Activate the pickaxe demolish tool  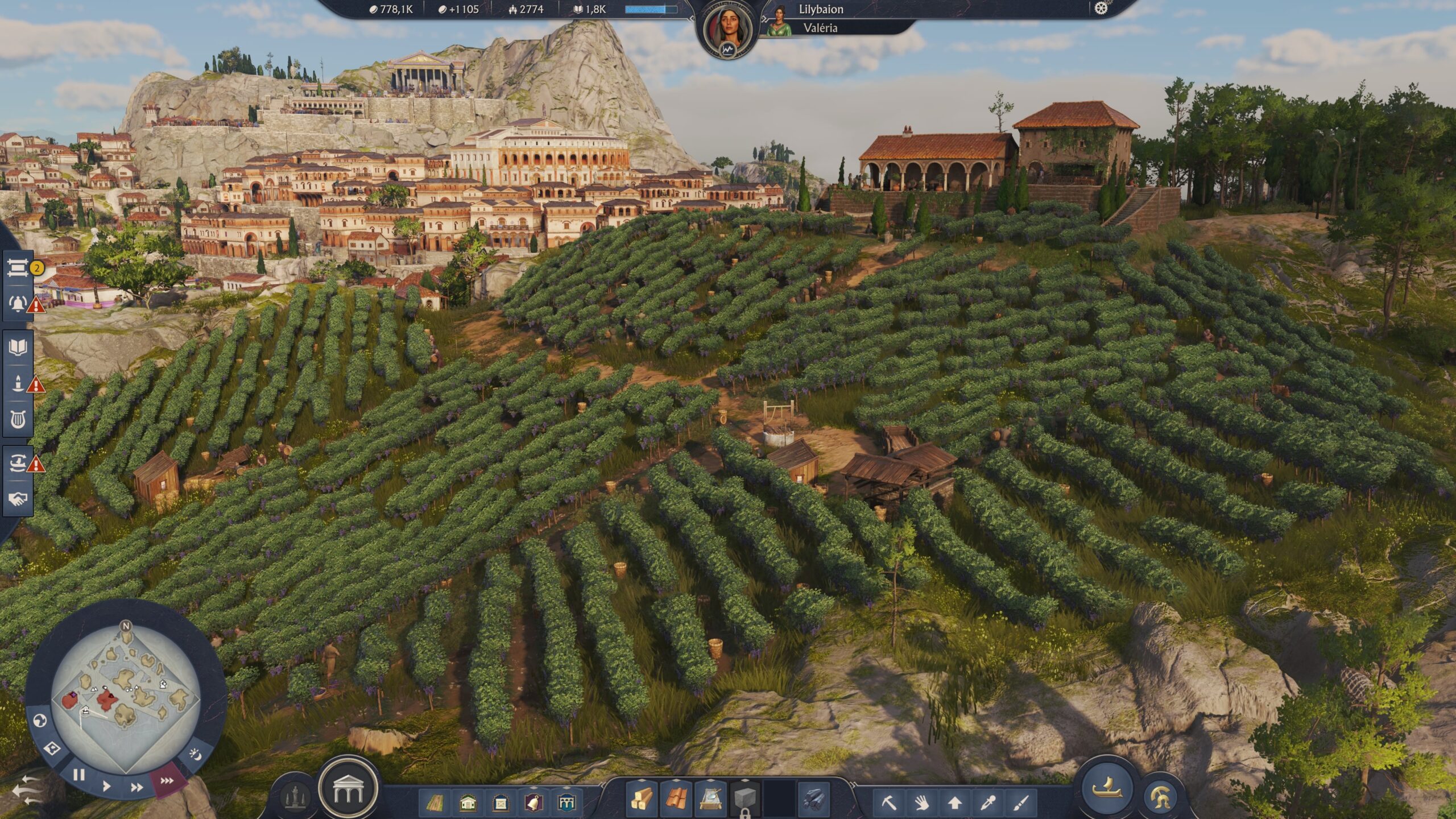pyautogui.click(x=888, y=803)
